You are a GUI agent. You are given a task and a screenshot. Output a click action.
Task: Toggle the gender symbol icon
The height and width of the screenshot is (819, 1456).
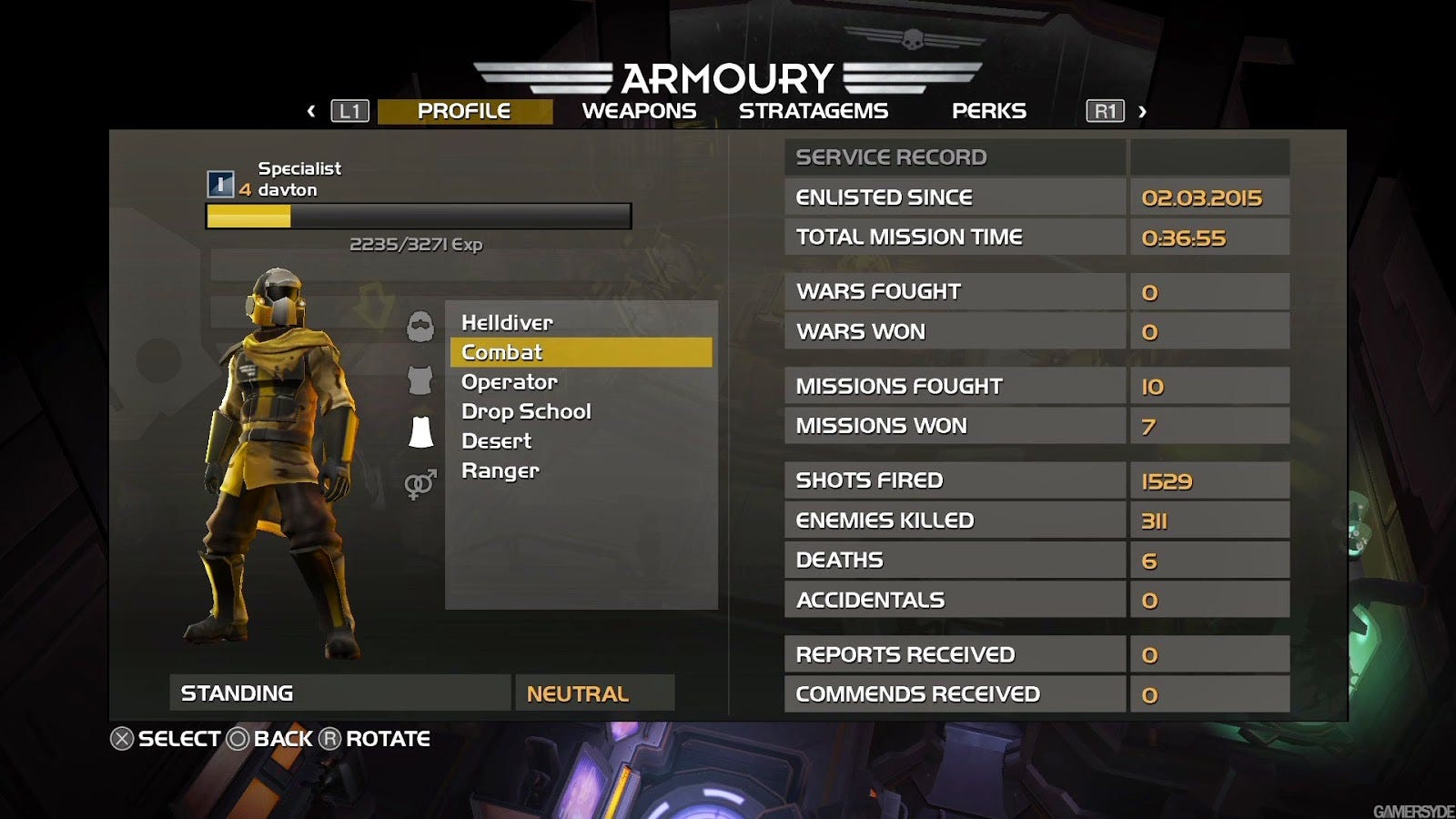pyautogui.click(x=420, y=484)
